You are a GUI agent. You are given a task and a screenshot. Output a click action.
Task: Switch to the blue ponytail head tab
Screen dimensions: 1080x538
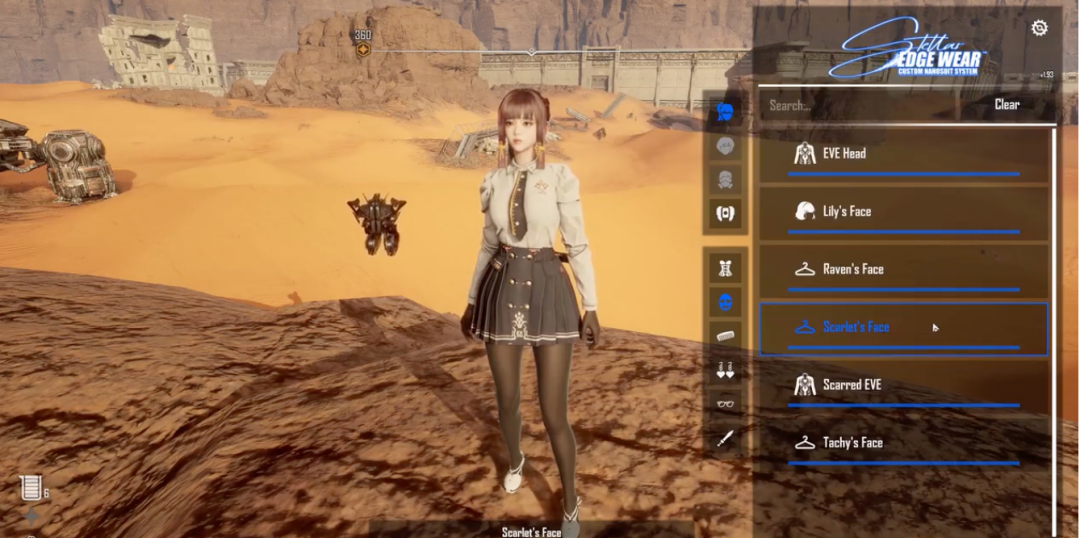click(x=726, y=111)
